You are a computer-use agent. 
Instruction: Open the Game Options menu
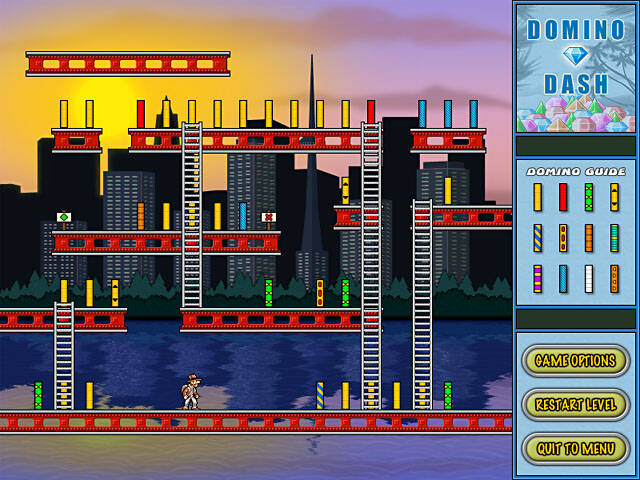click(x=575, y=360)
